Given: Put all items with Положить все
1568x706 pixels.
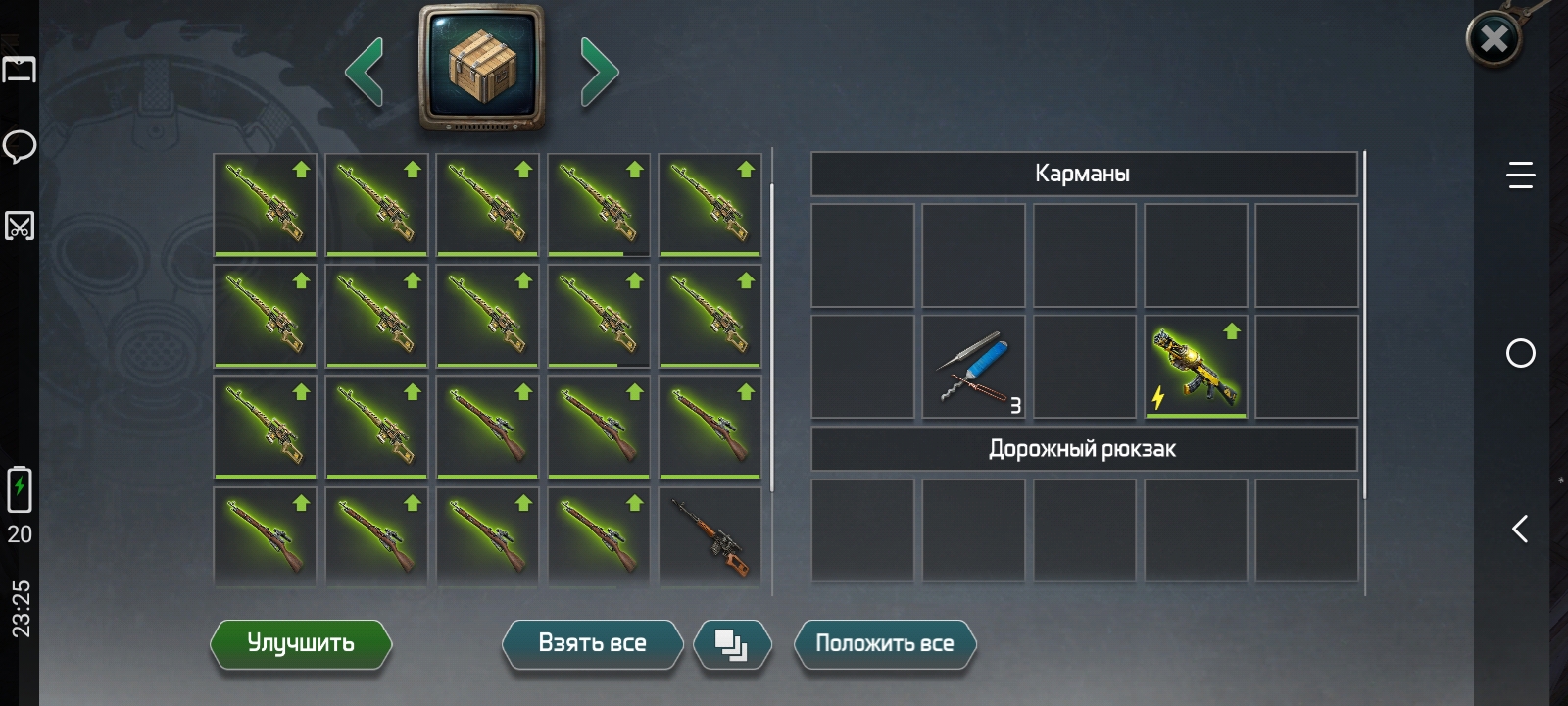Looking at the screenshot, I should coord(884,643).
